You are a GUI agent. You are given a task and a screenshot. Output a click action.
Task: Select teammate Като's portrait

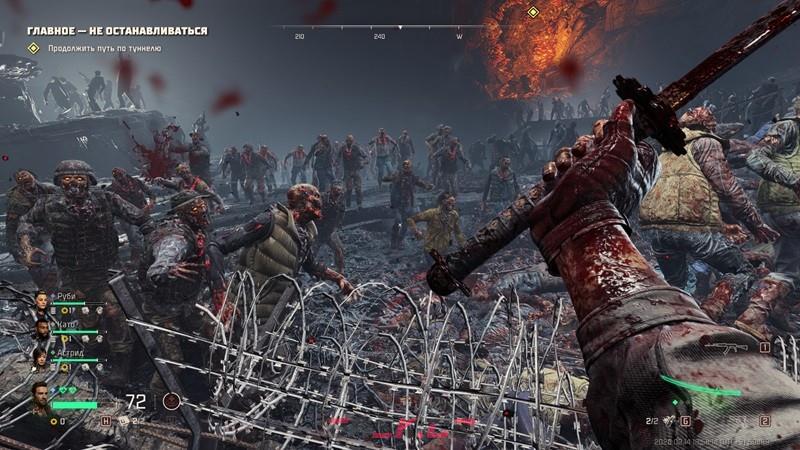click(x=42, y=328)
